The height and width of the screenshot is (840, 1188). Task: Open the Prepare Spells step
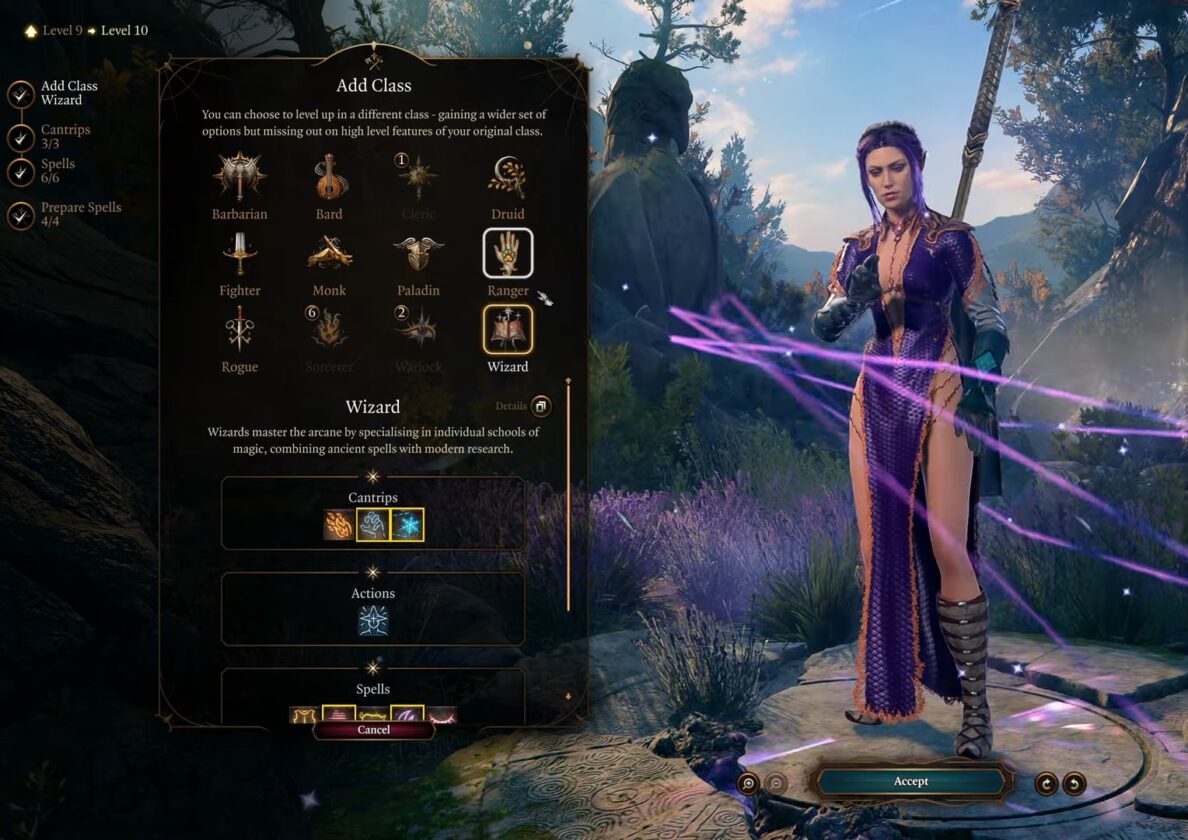[x=21, y=214]
